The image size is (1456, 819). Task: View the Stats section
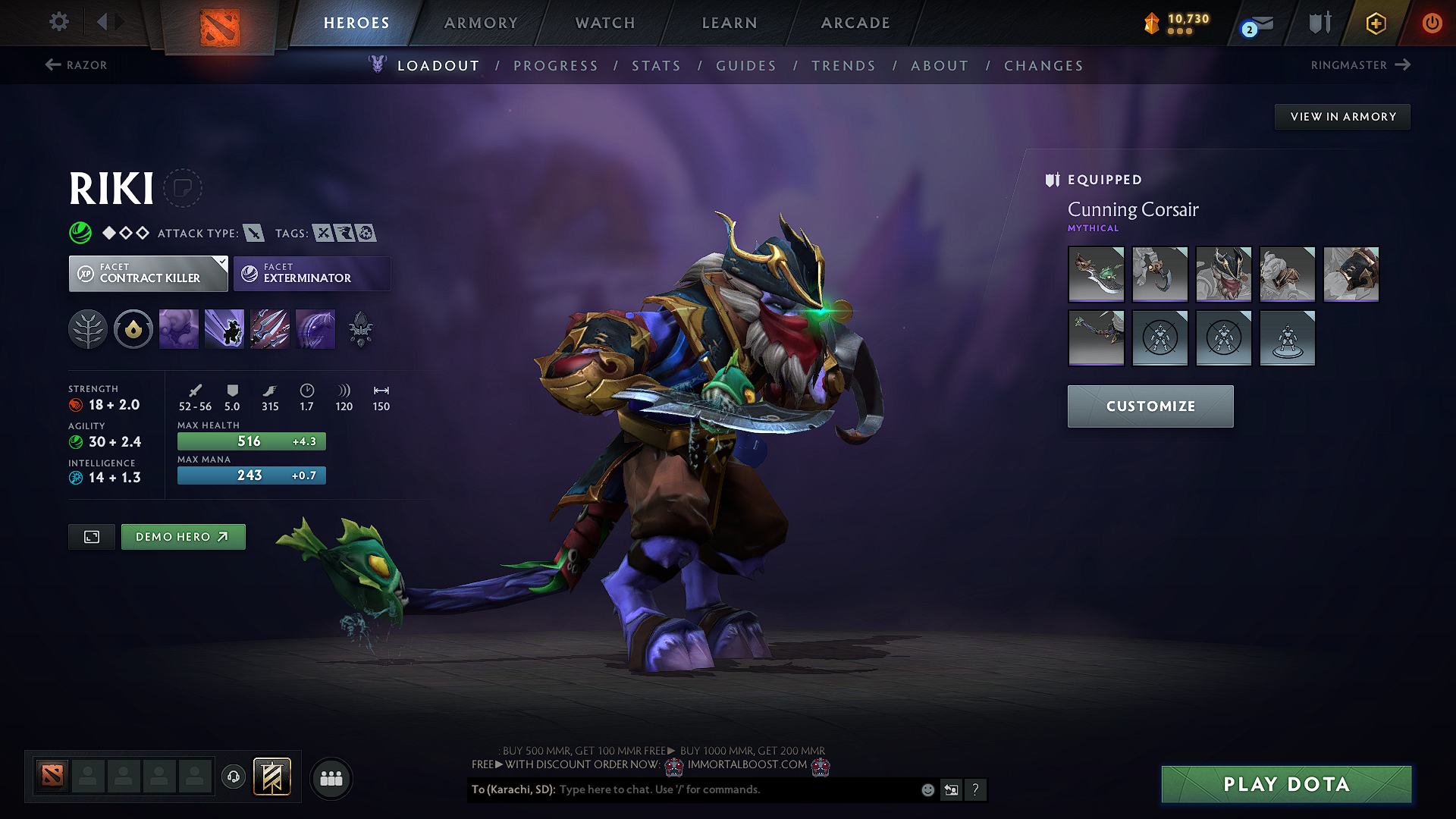[x=657, y=66]
